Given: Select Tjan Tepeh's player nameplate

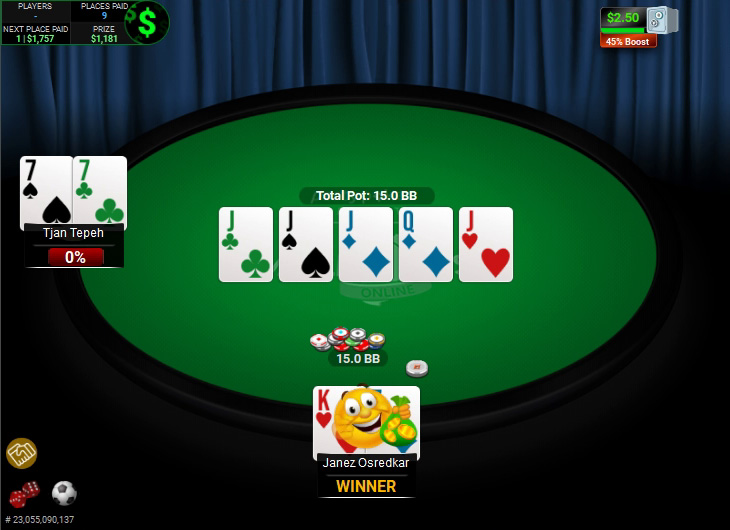Looking at the screenshot, I should click(74, 232).
